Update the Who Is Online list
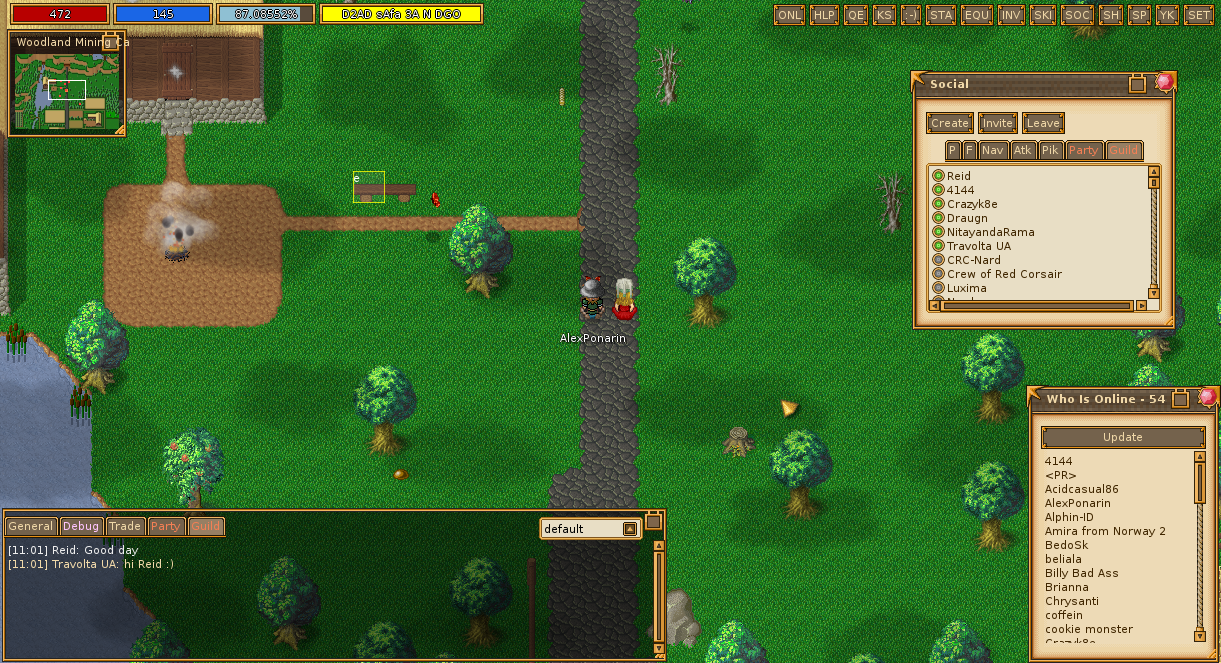1221x663 pixels. pos(1122,437)
